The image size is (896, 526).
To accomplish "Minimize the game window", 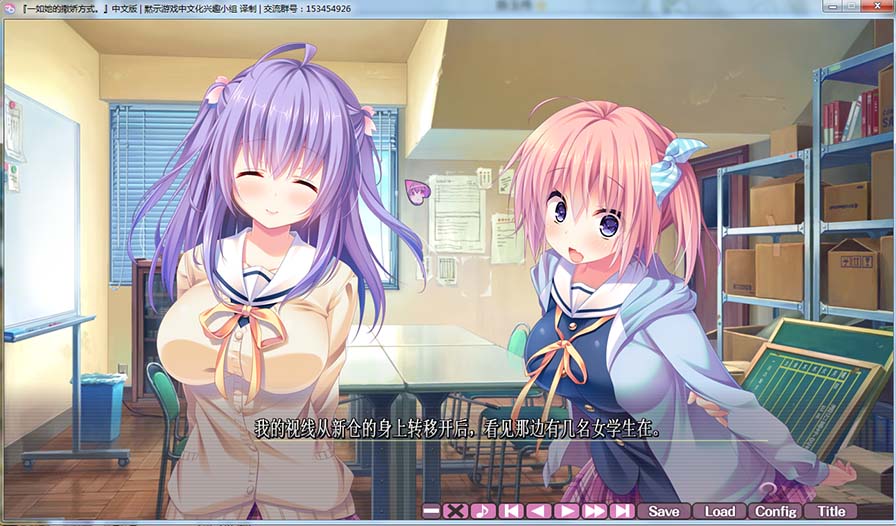I will click(832, 6).
